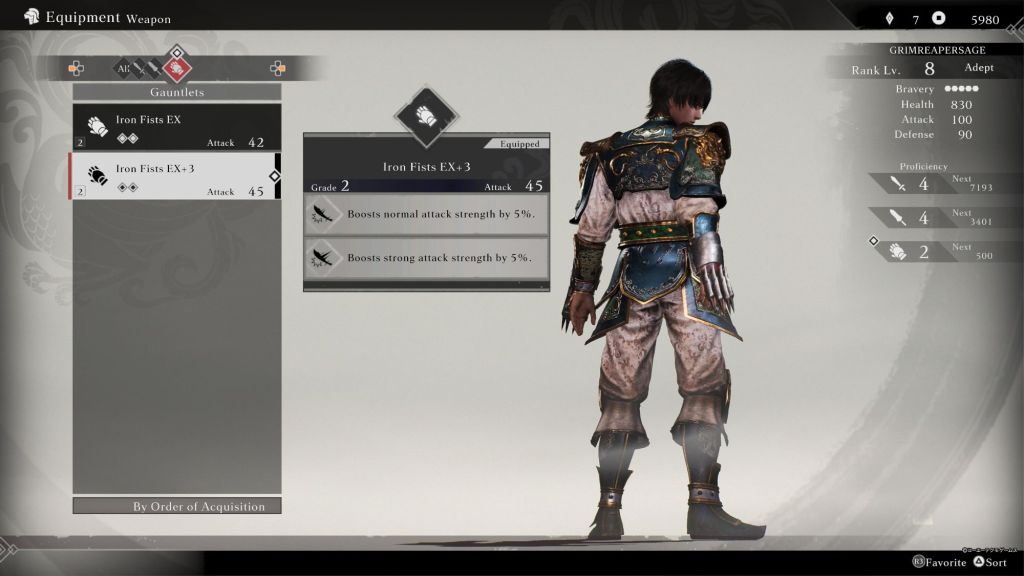Change the By Order of Acquisition sorting

[177, 506]
